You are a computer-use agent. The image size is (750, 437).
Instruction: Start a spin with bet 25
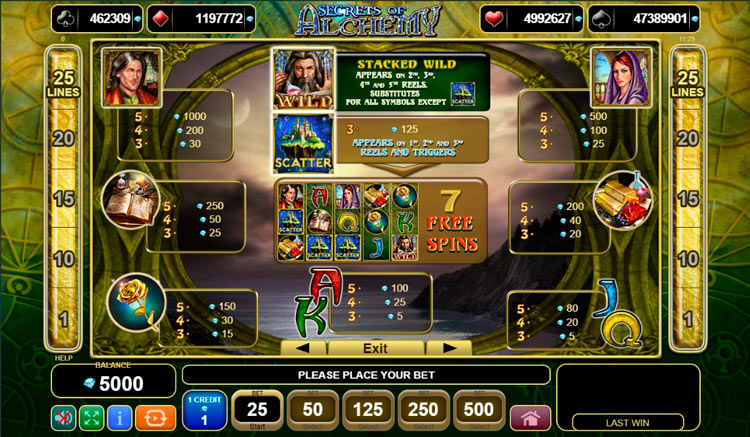(x=256, y=410)
